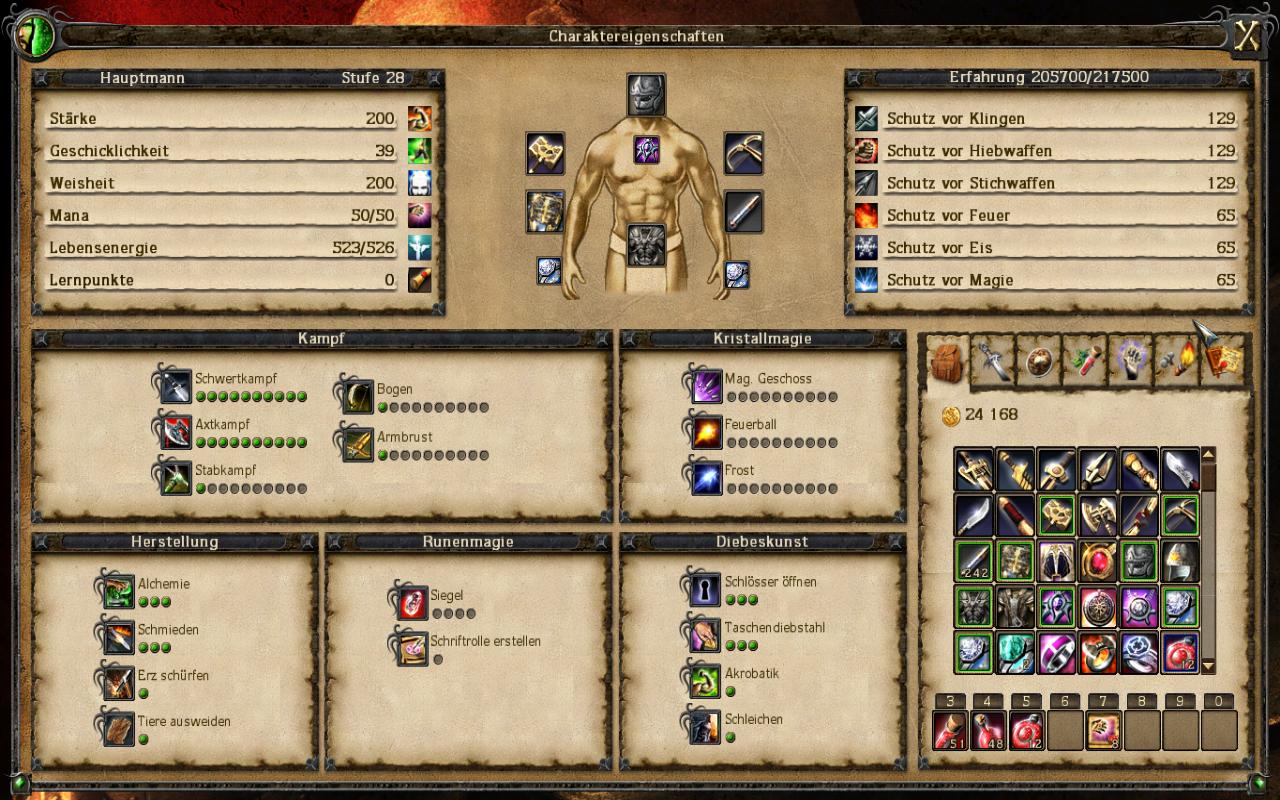Click the equipped golden shield slot
Viewport: 1280px width, 800px height.
point(545,212)
